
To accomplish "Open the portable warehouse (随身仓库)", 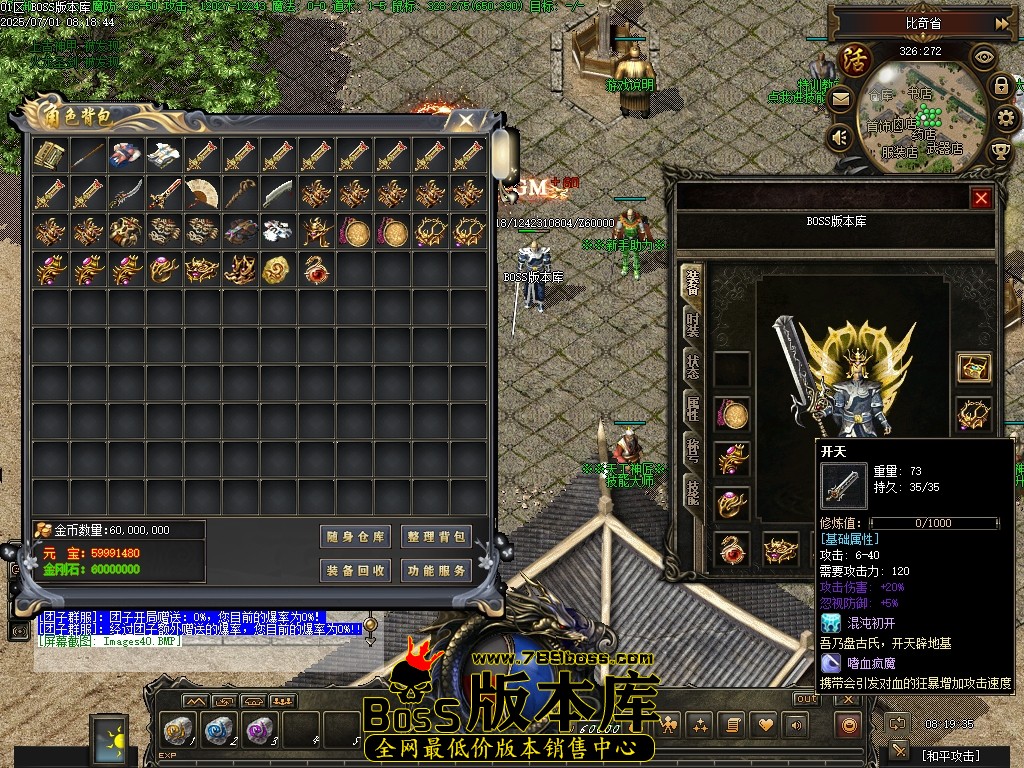I will (355, 537).
